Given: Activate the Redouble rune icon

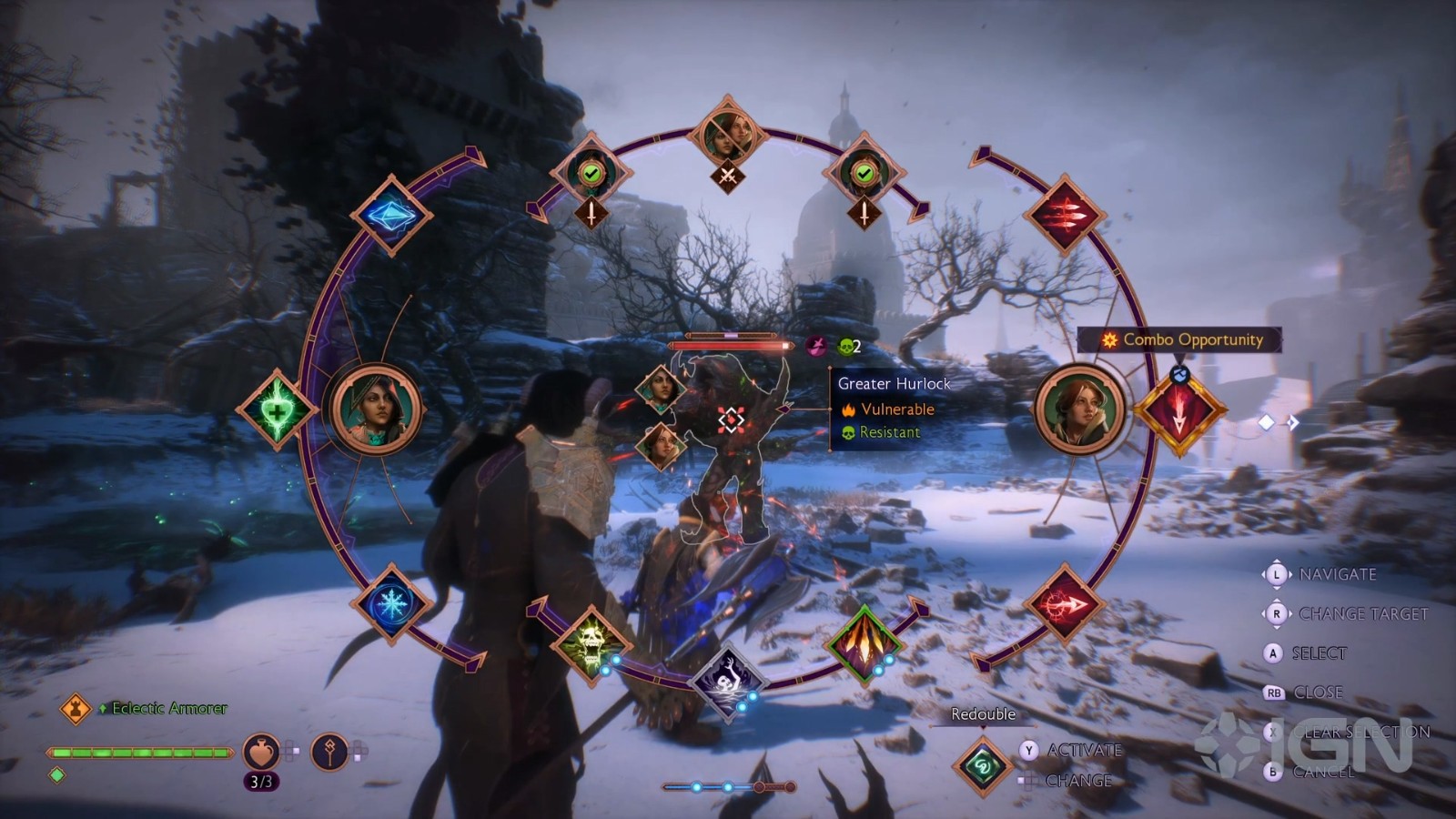Looking at the screenshot, I should [983, 765].
